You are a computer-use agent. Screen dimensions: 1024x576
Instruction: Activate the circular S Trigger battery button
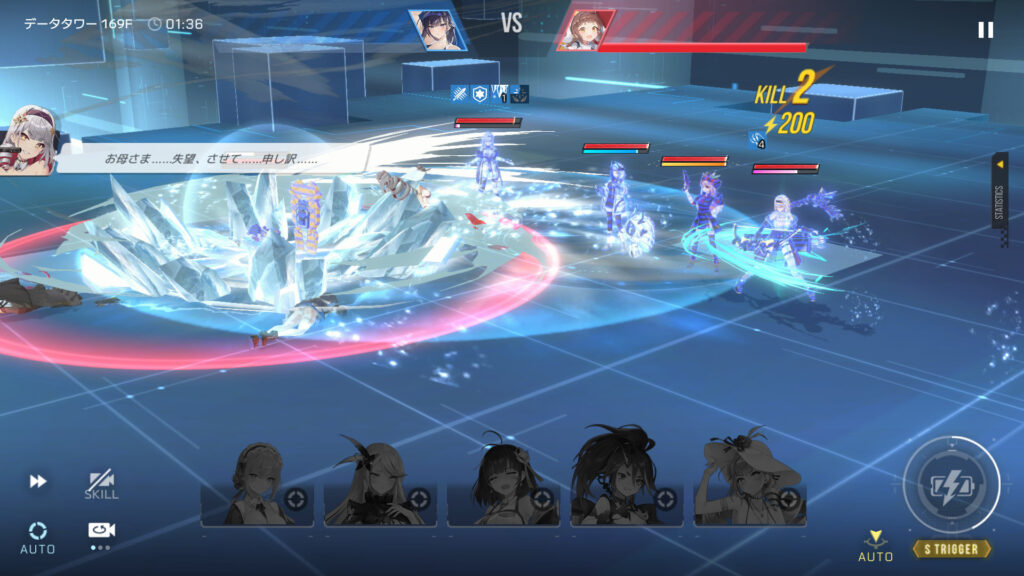click(x=950, y=485)
